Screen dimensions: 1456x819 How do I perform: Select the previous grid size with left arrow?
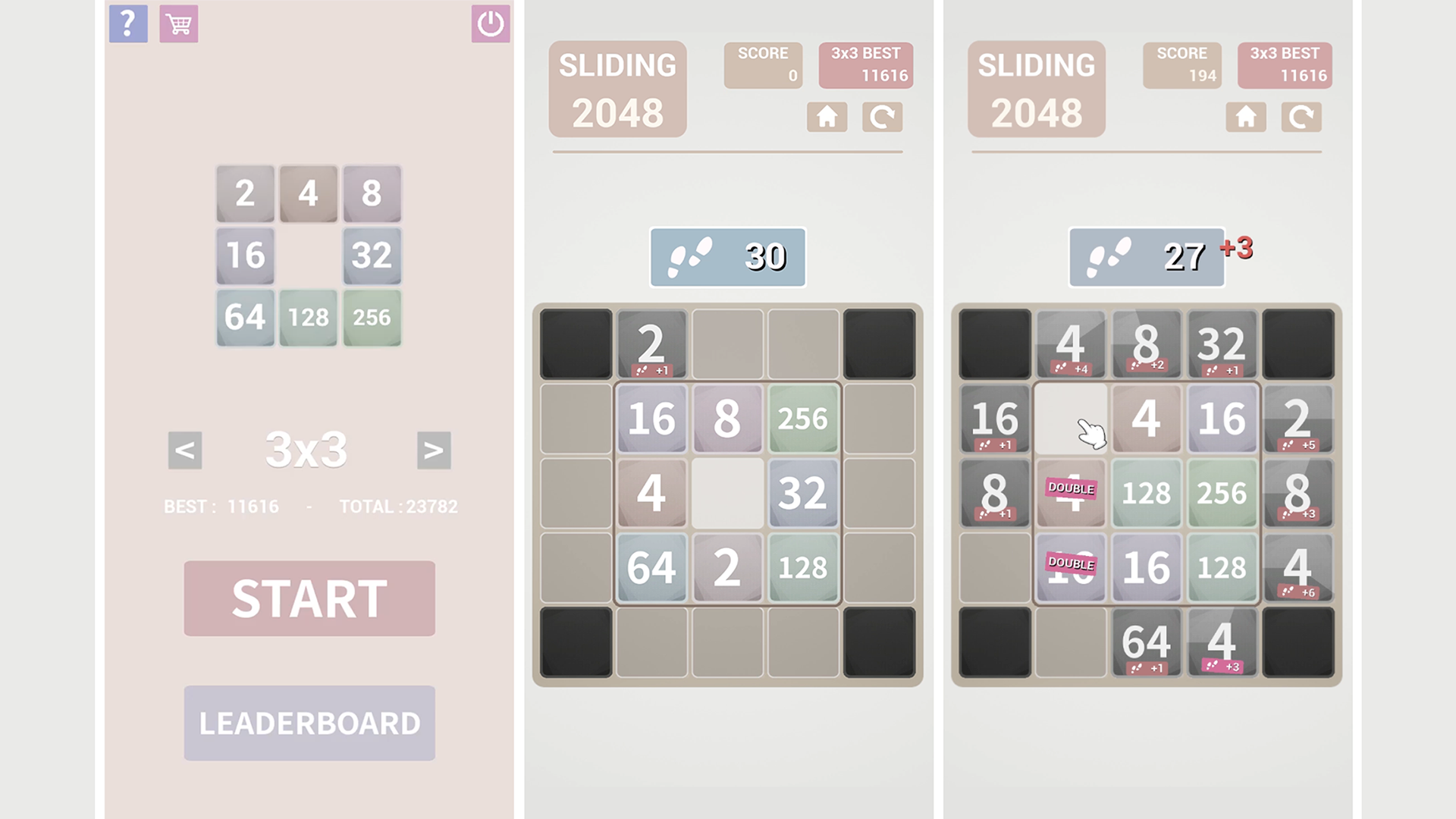(x=184, y=449)
